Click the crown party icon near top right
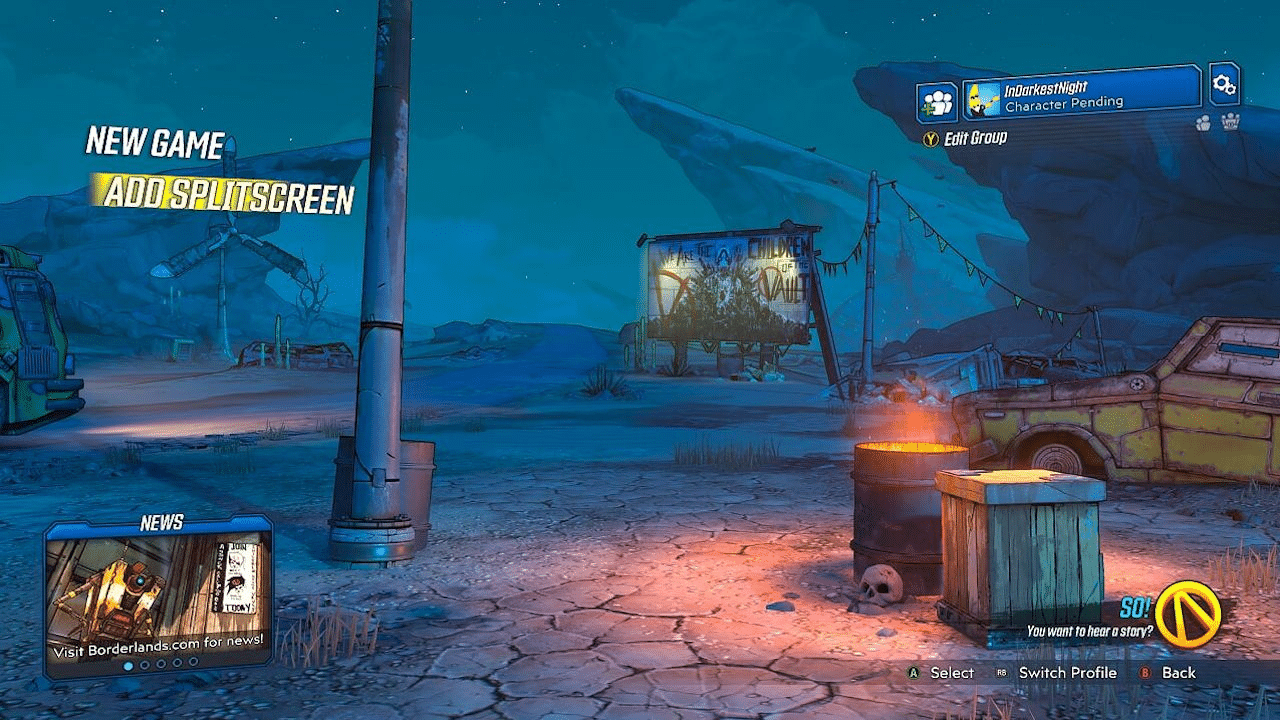The width and height of the screenshot is (1280, 720). point(1233,122)
